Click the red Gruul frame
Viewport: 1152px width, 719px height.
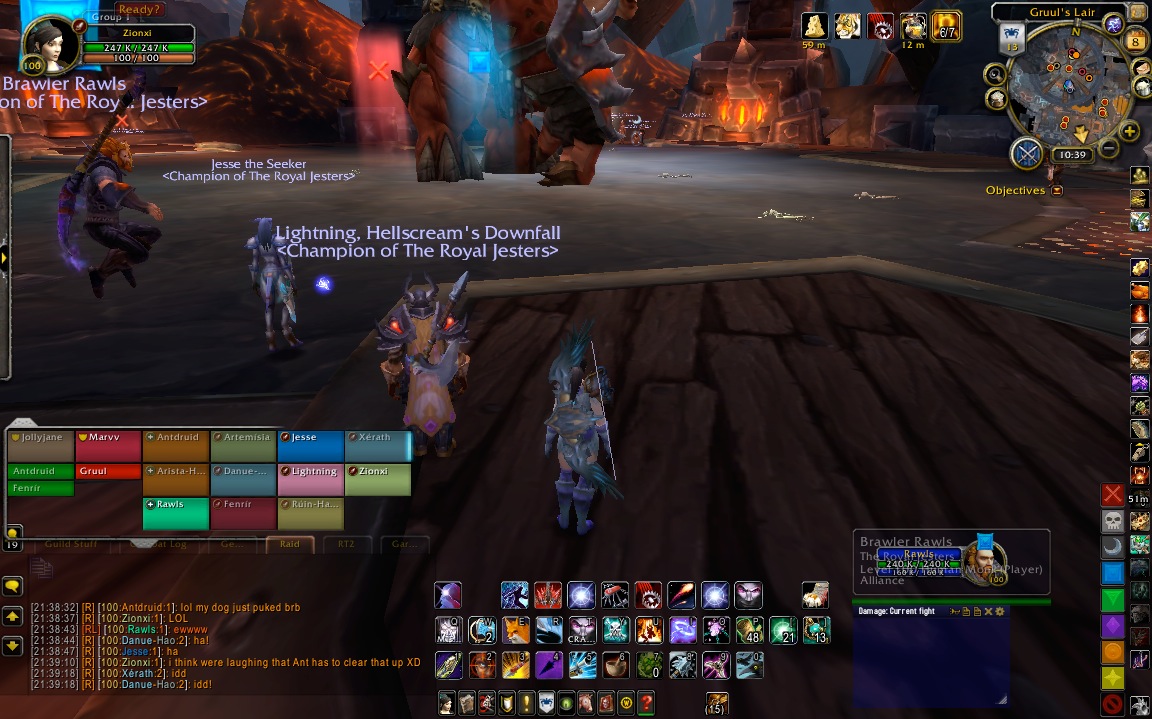[108, 471]
